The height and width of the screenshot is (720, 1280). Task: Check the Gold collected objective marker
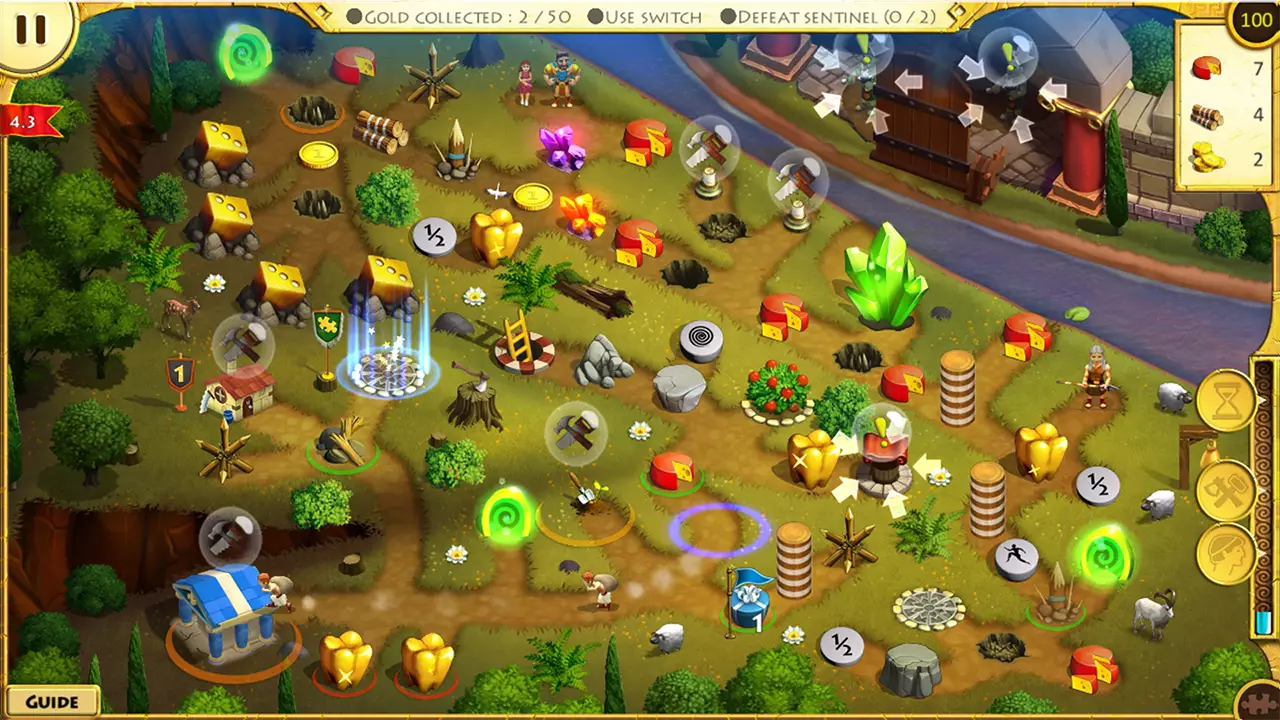(x=355, y=16)
